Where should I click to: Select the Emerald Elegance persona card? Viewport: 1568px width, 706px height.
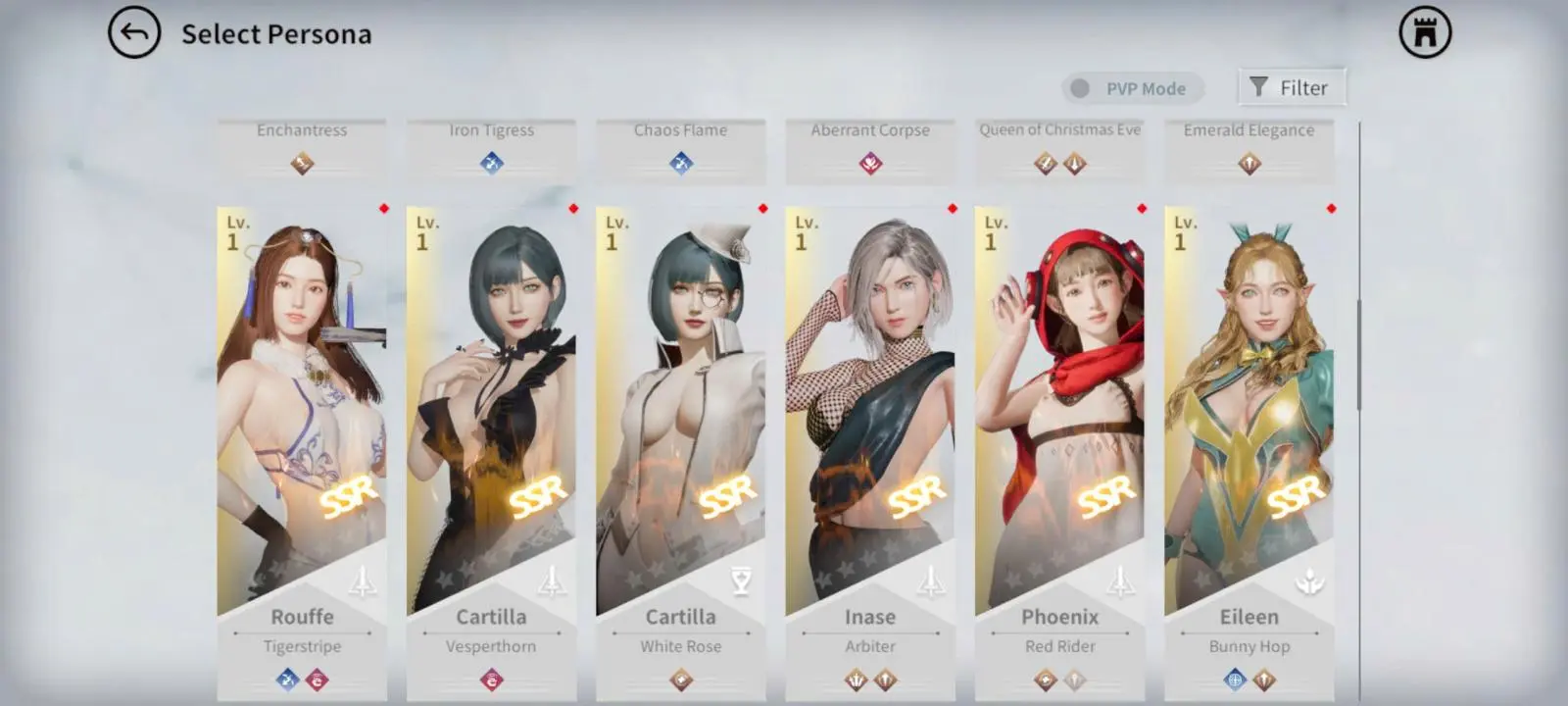[x=1249, y=149]
